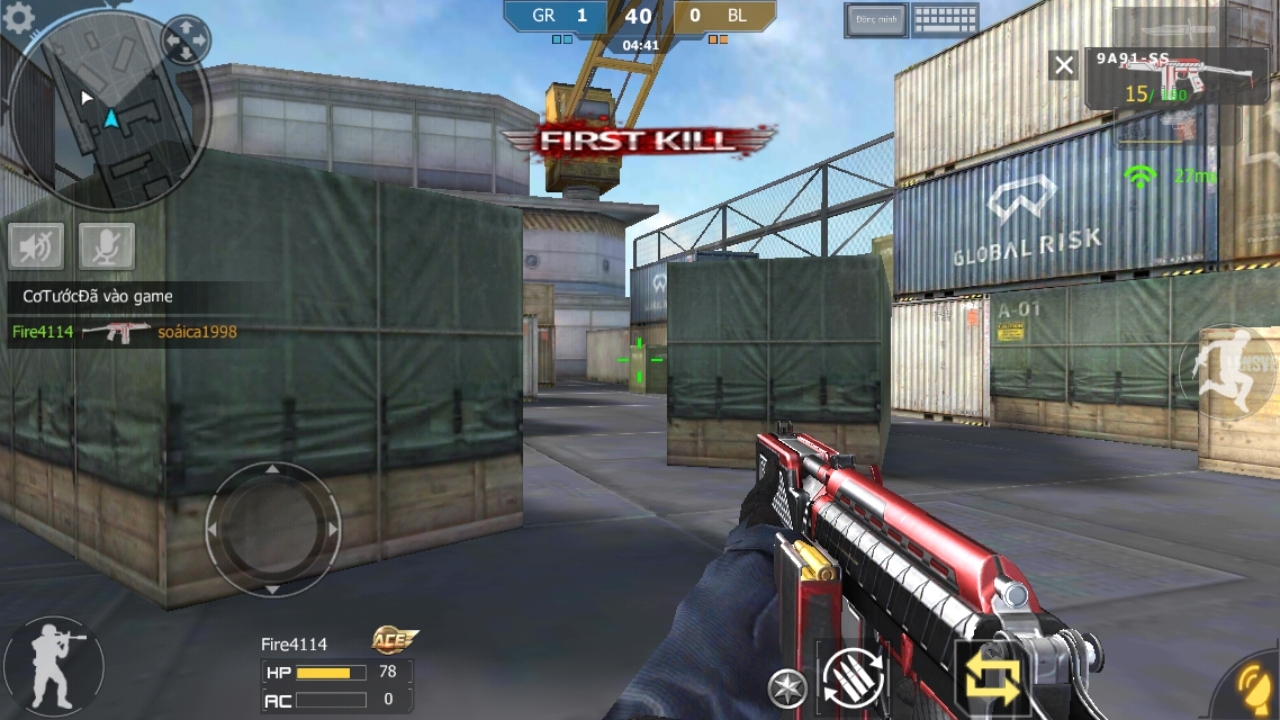Tap the jump running-figure button
Viewport: 1280px width, 720px height.
1228,372
